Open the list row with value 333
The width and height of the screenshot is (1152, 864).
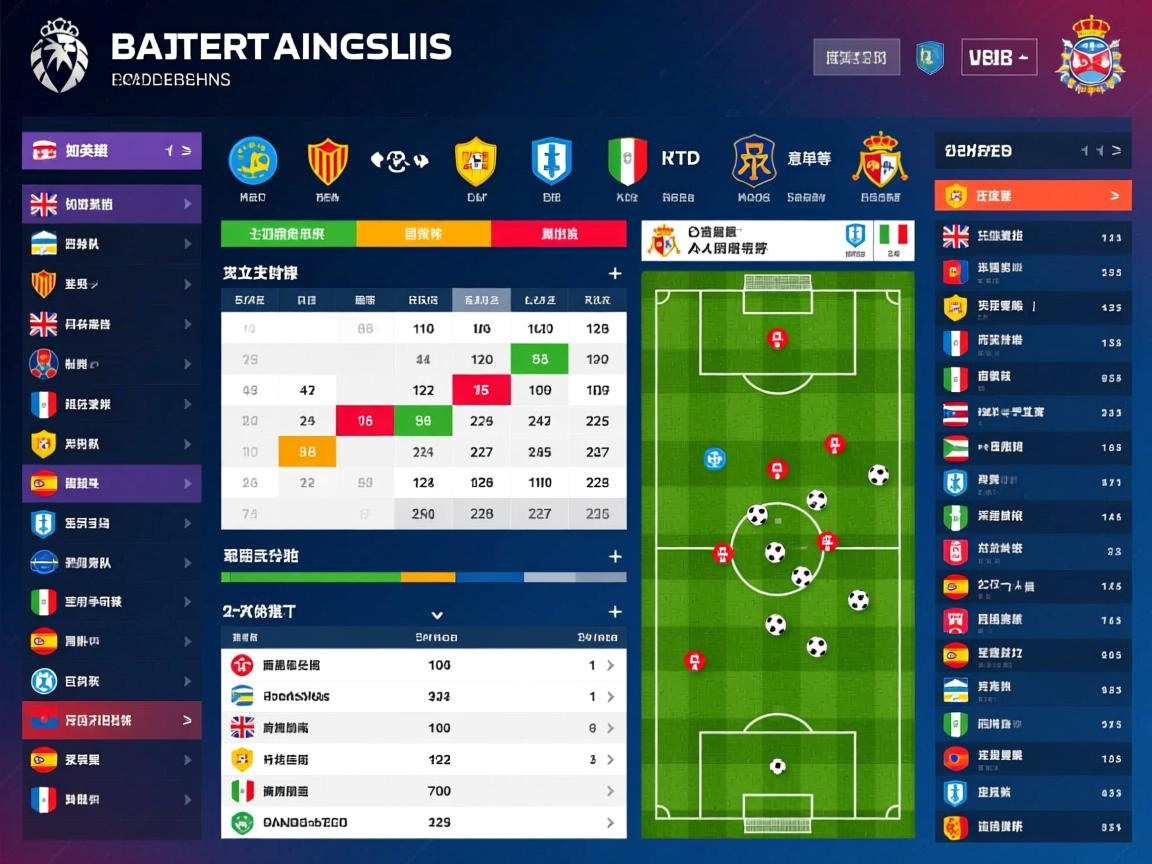pyautogui.click(x=423, y=696)
